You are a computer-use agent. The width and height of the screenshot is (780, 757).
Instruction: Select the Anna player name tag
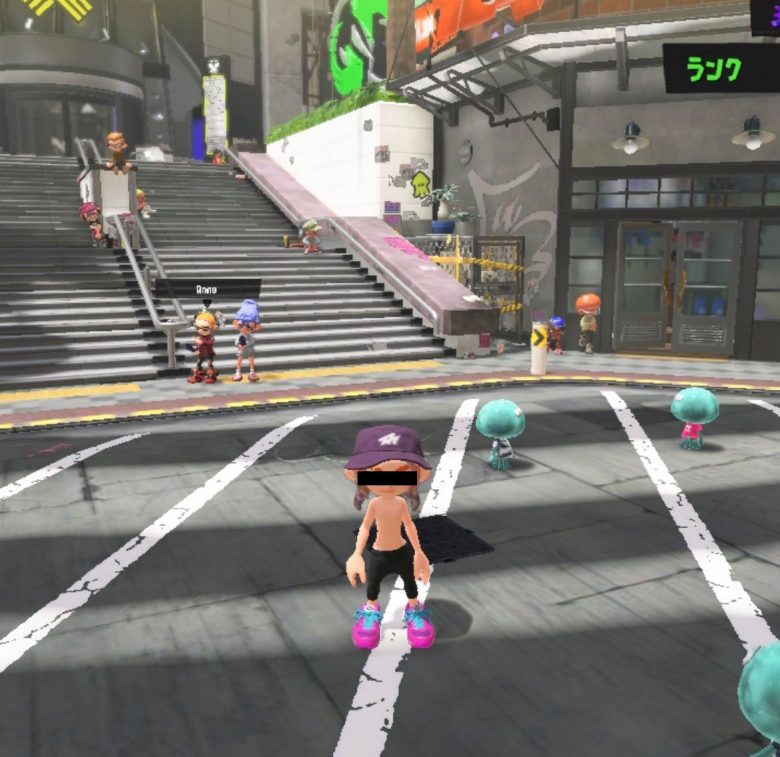(208, 288)
